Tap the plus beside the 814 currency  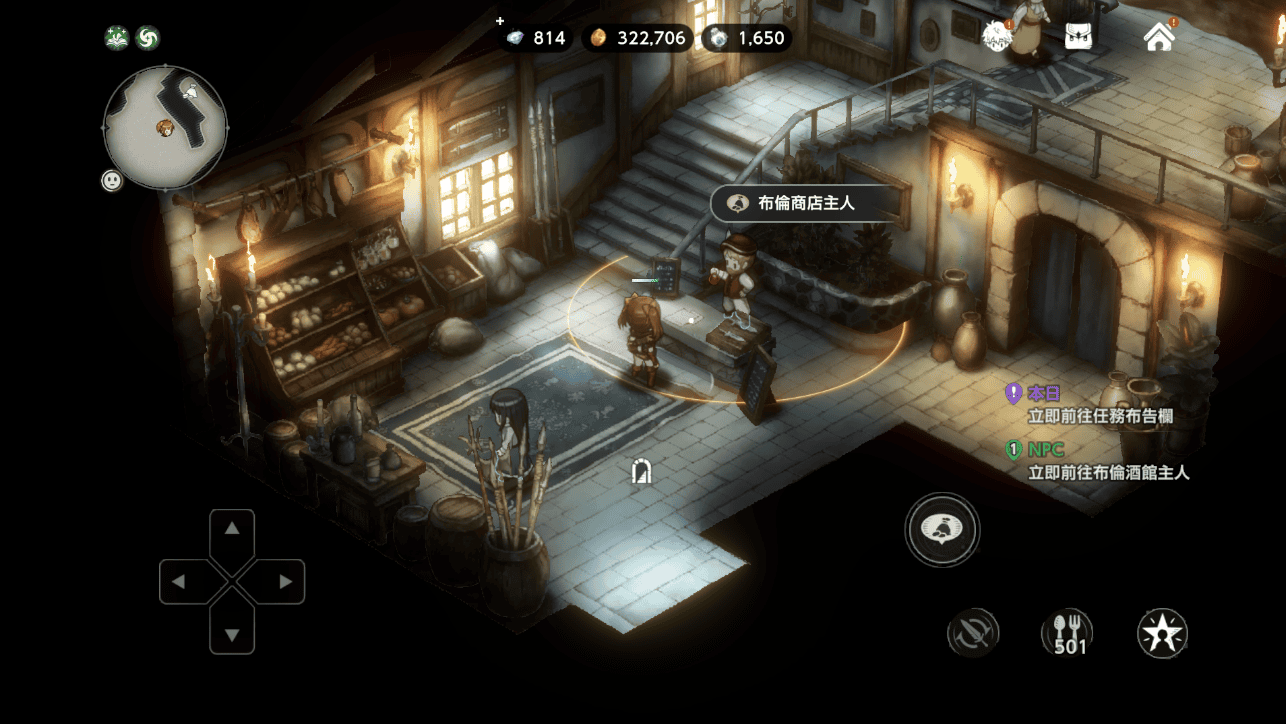click(500, 21)
